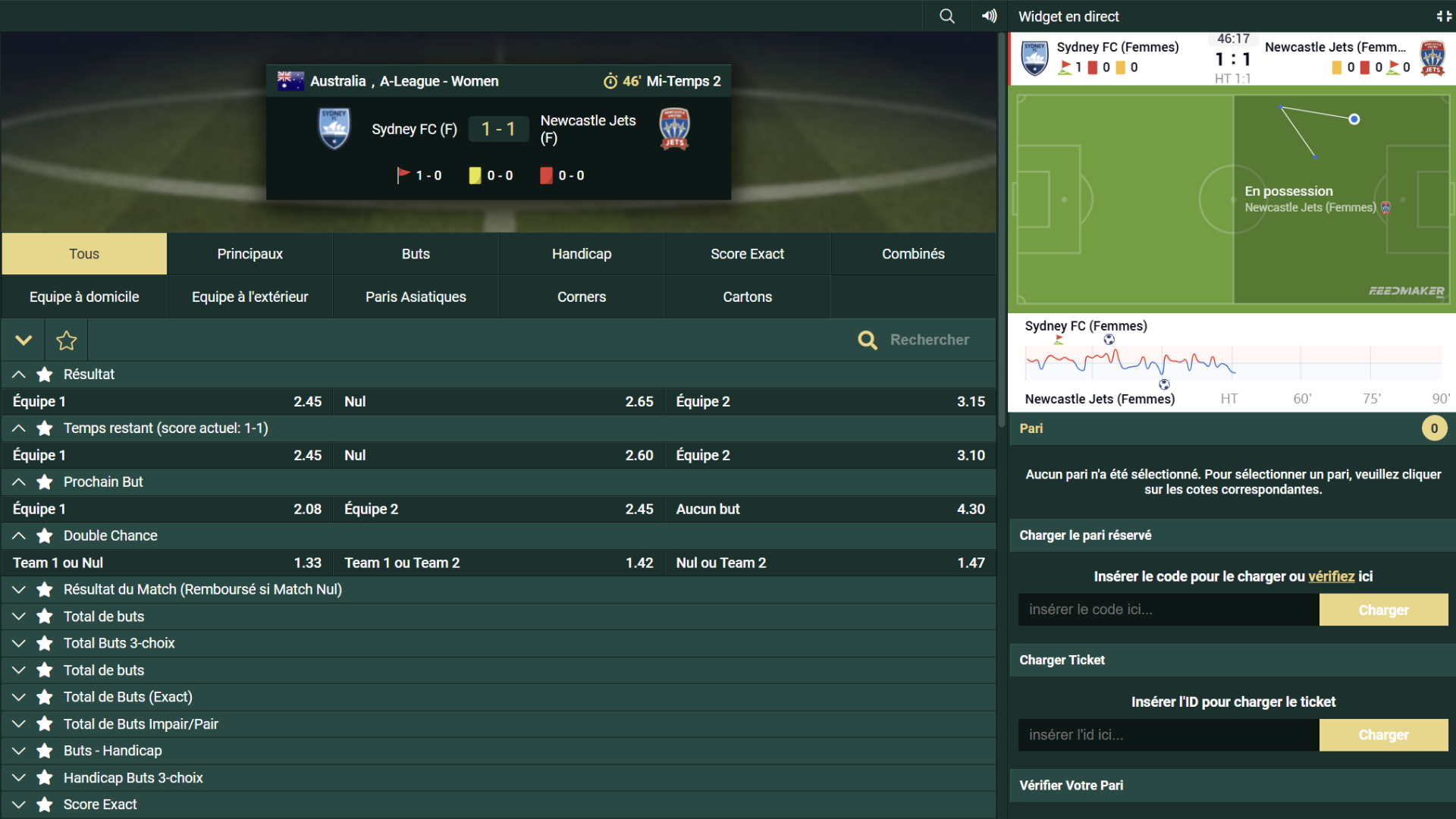Screen dimensions: 1456x819
Task: Select Team 1 ou Nul at 1.33
Action: click(167, 563)
